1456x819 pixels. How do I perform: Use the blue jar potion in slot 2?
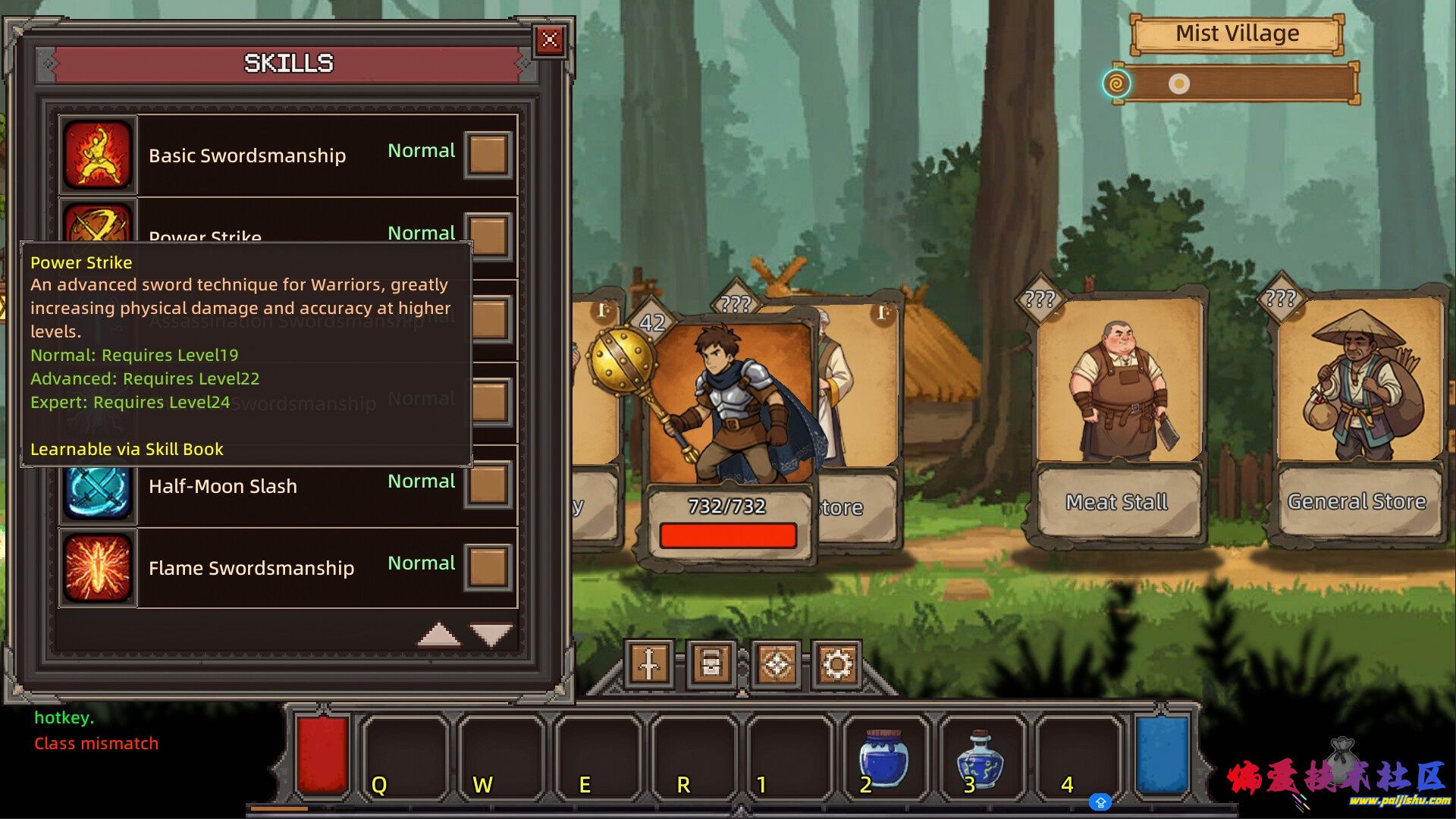(x=883, y=758)
